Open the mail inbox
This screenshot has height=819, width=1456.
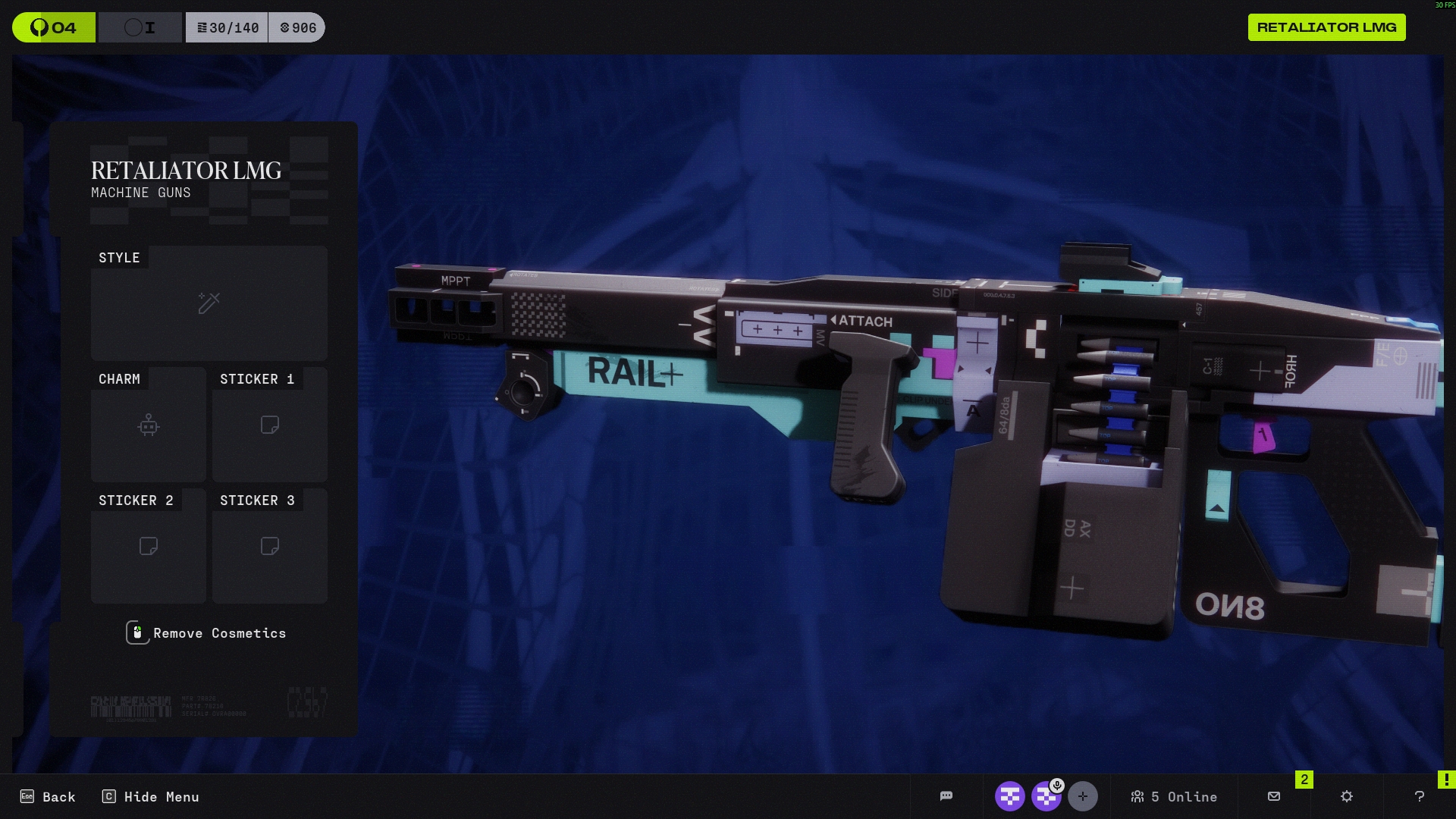click(1274, 796)
